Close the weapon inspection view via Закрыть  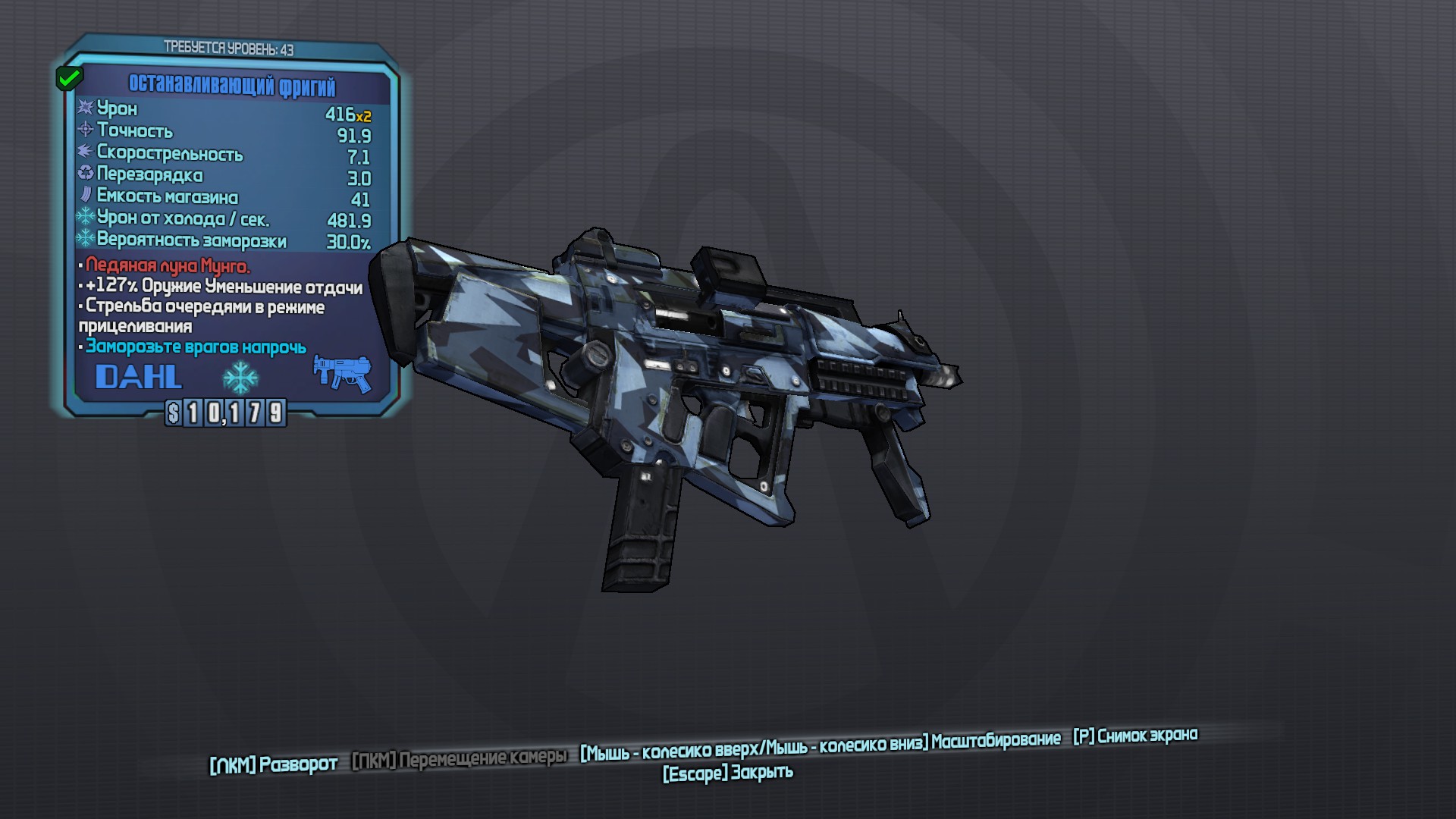point(728,773)
